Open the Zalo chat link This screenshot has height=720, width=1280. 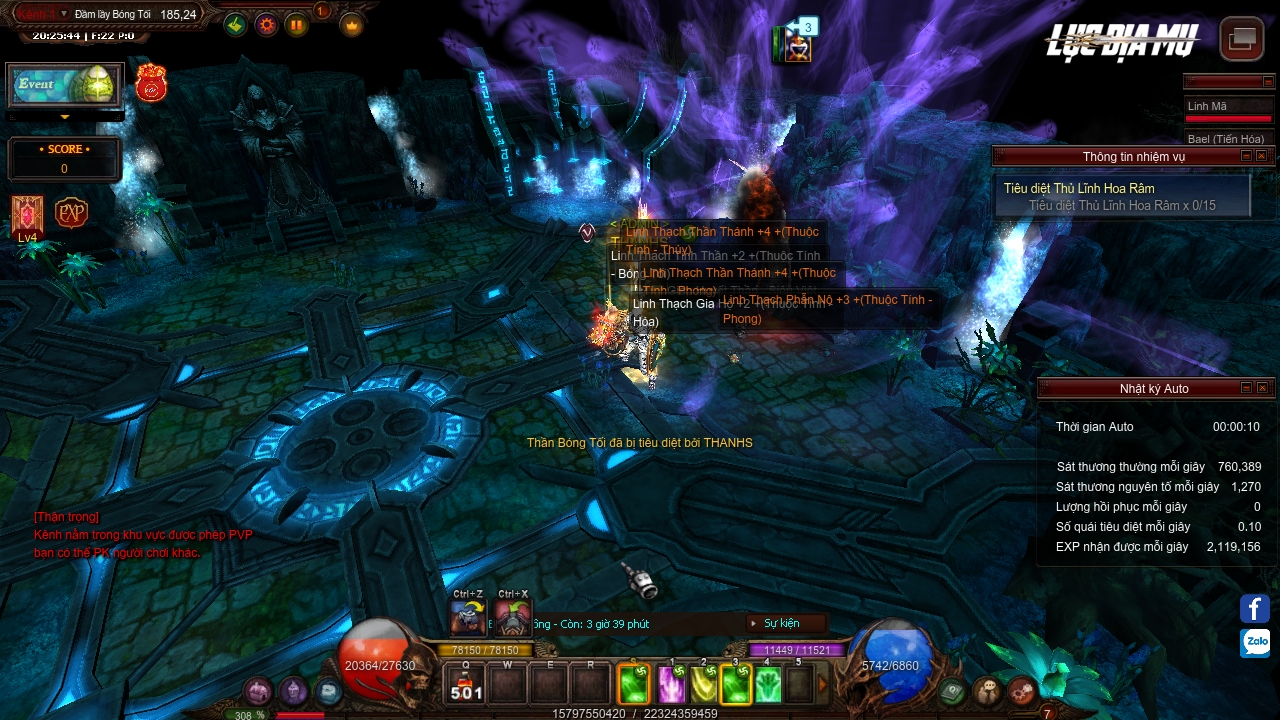(x=1255, y=643)
